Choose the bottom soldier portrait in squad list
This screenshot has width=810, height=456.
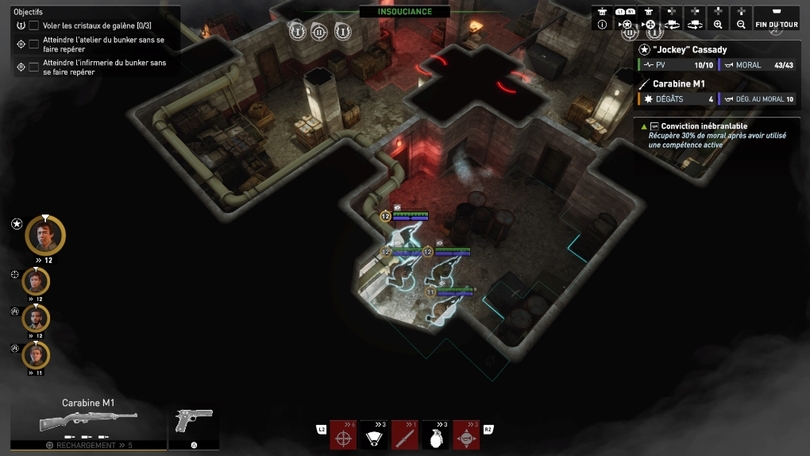pos(36,355)
